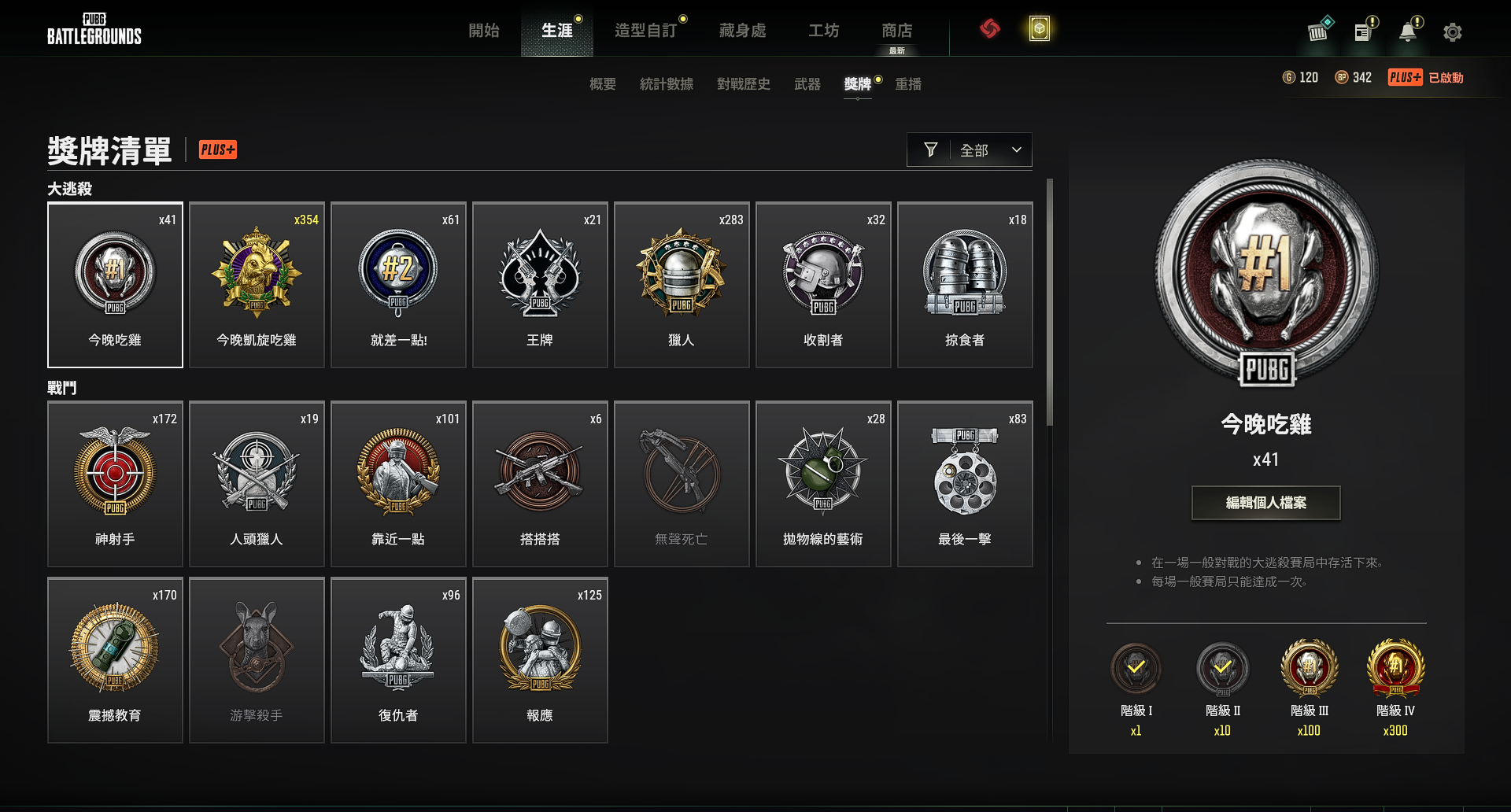The image size is (1511, 812).
Task: Click the filter funnel icon above medal list
Action: [930, 149]
